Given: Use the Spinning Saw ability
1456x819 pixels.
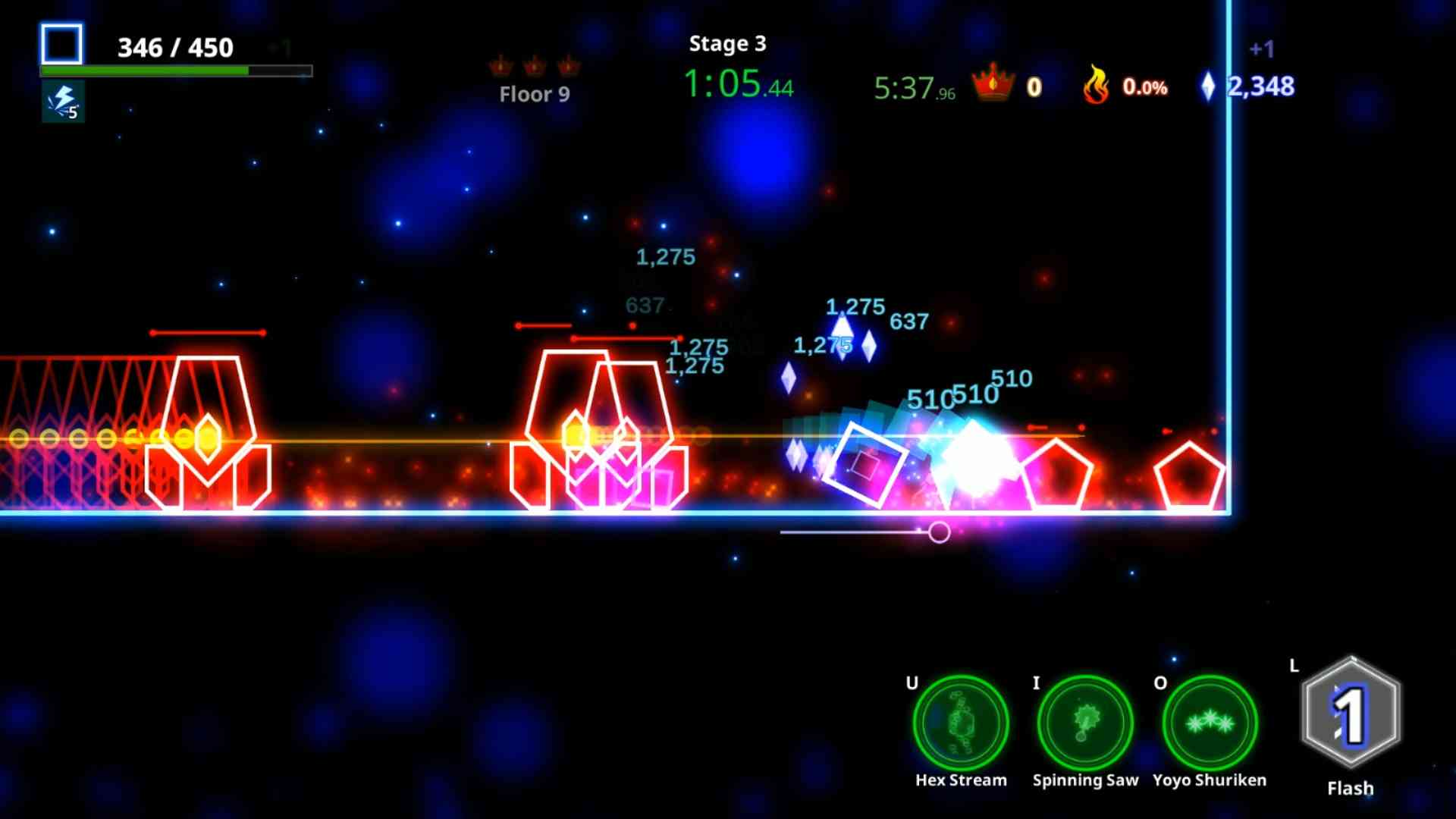Looking at the screenshot, I should 1085,723.
